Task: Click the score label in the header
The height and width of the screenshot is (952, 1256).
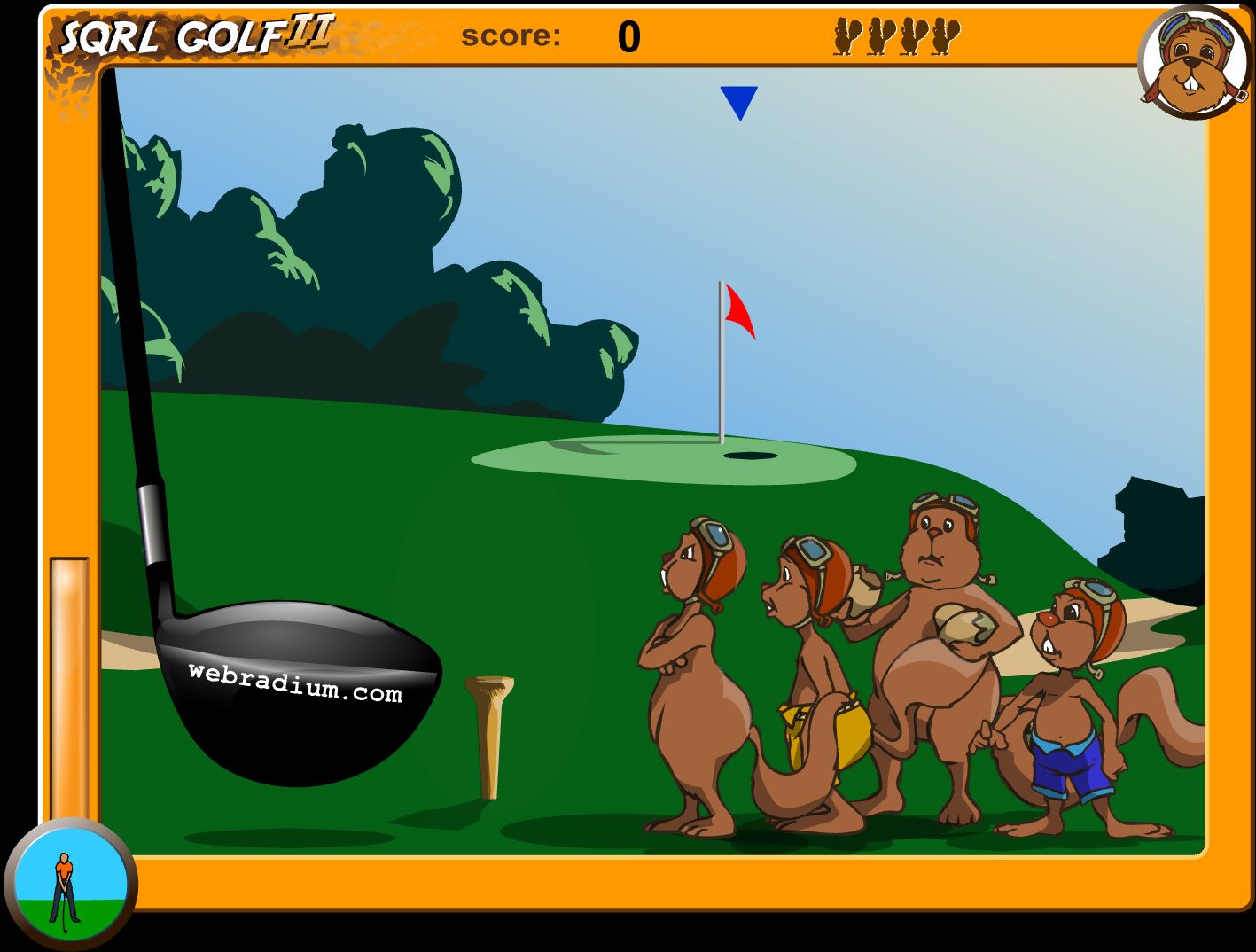Action: point(508,35)
